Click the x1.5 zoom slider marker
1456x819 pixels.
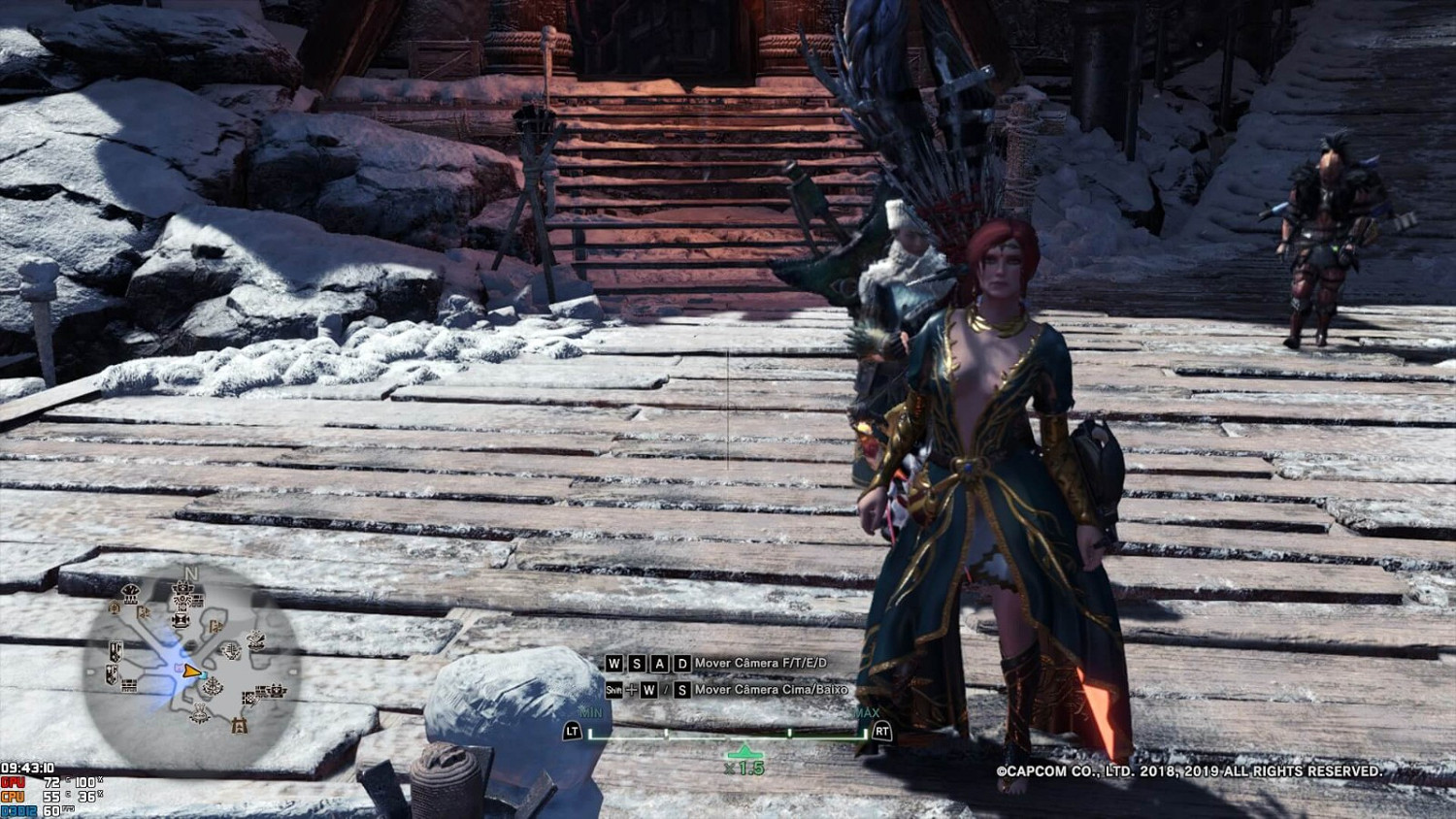point(745,751)
